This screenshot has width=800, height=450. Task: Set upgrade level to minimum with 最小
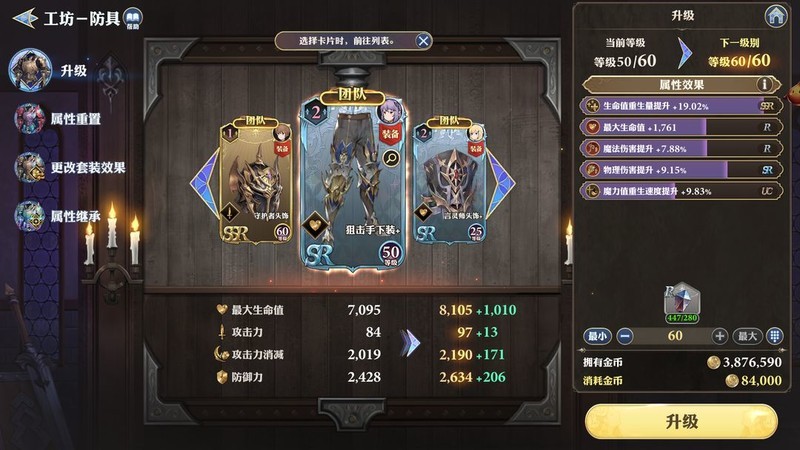pos(596,336)
